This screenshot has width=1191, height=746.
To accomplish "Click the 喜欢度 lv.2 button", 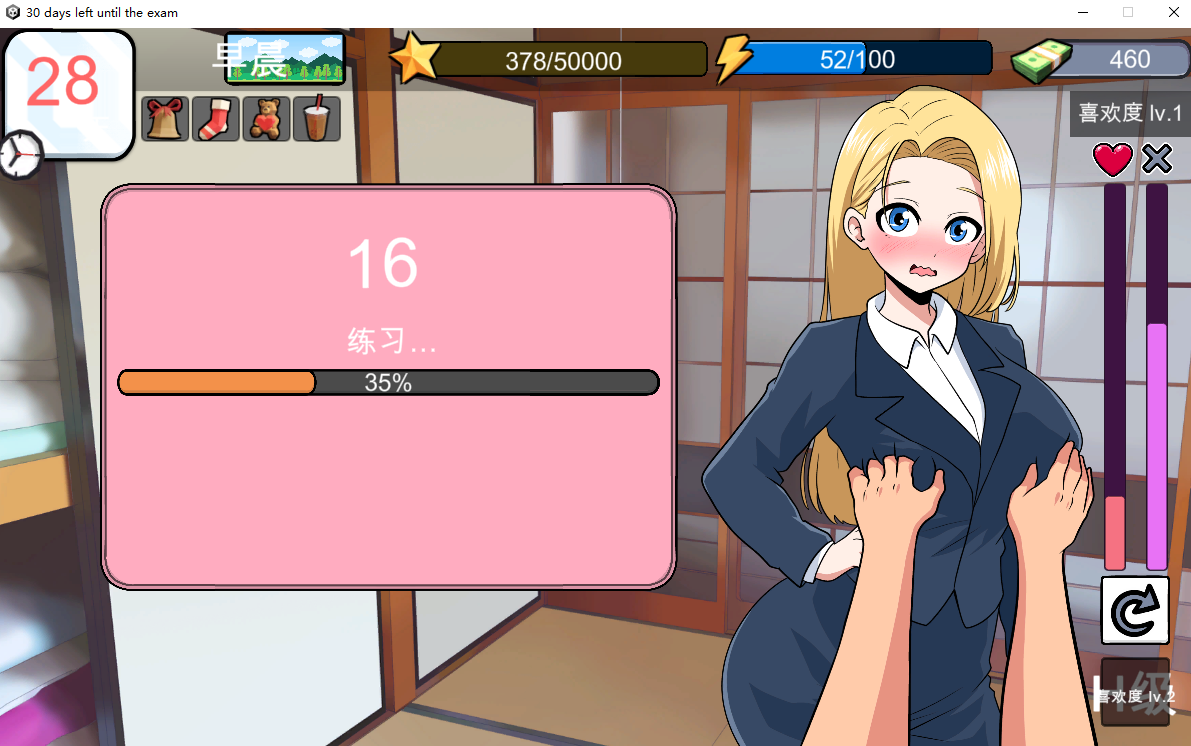I will pos(1135,693).
